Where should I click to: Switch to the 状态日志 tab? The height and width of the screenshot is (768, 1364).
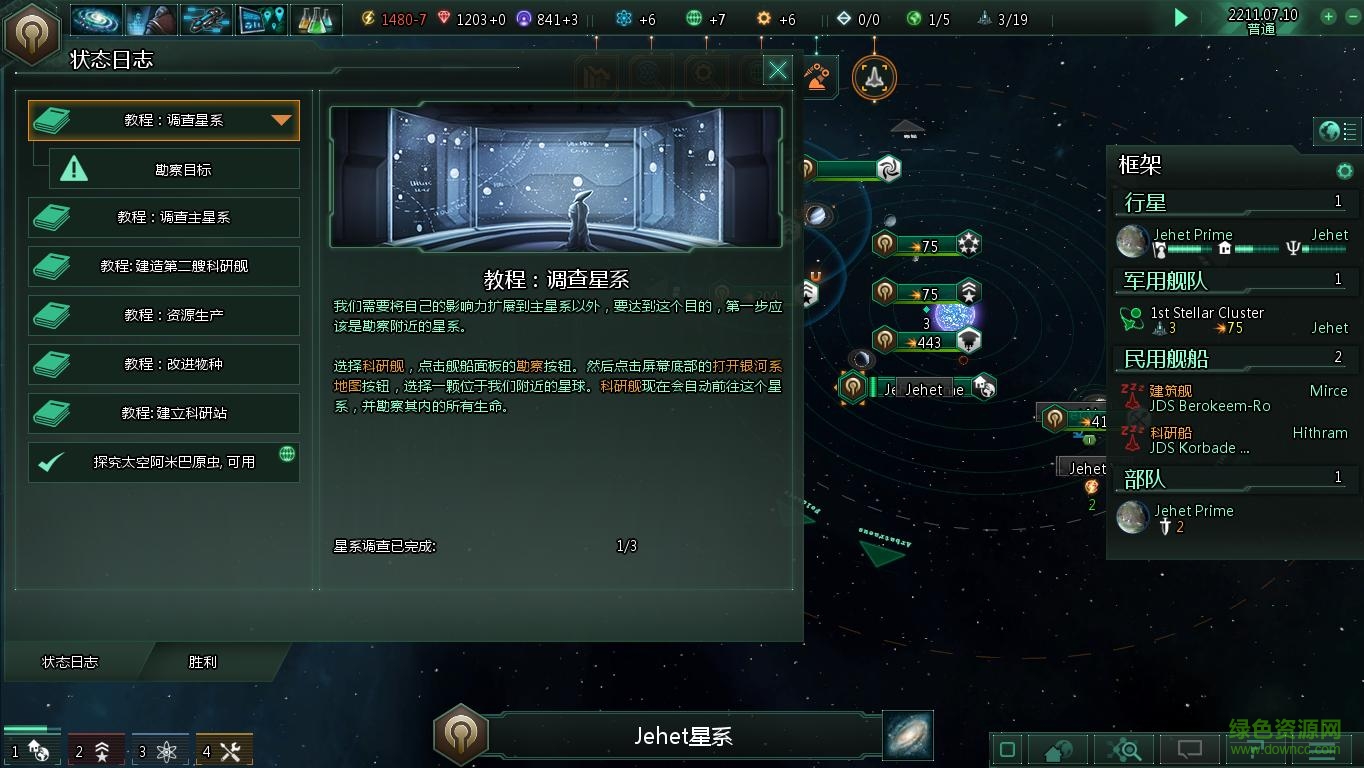click(x=68, y=661)
